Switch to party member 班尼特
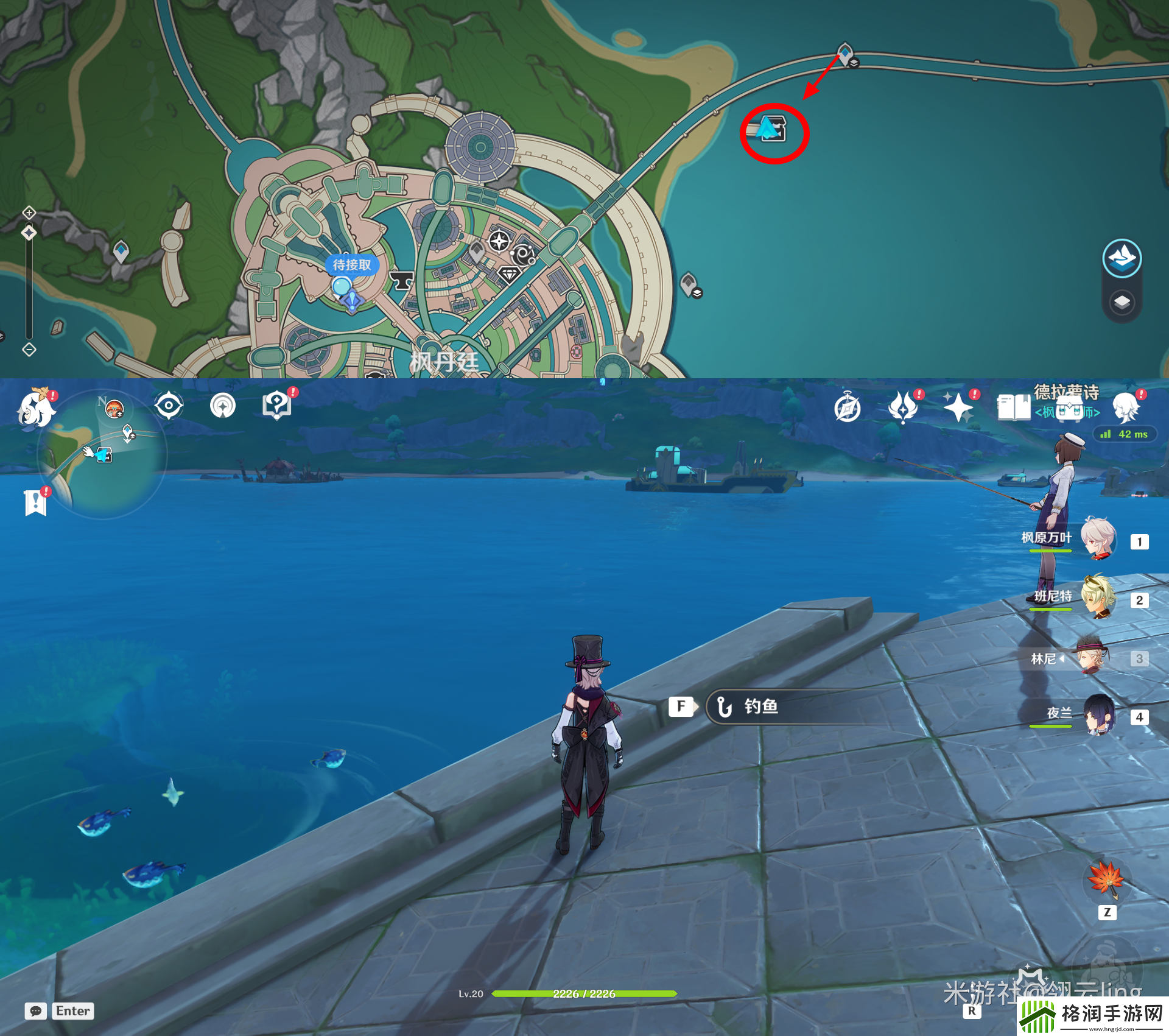Image resolution: width=1169 pixels, height=1036 pixels. 1098,597
